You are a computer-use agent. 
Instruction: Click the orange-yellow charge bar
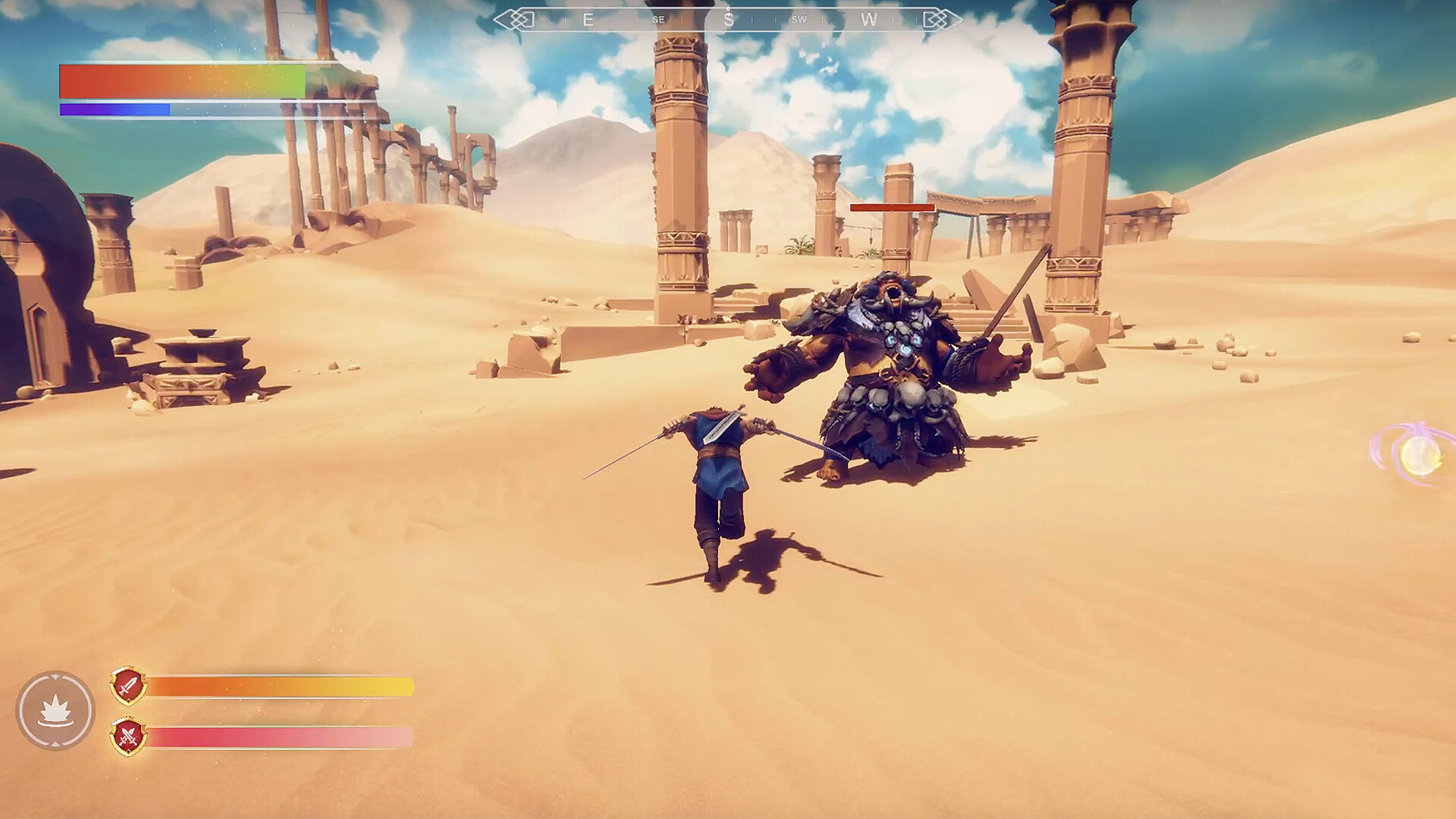click(281, 685)
